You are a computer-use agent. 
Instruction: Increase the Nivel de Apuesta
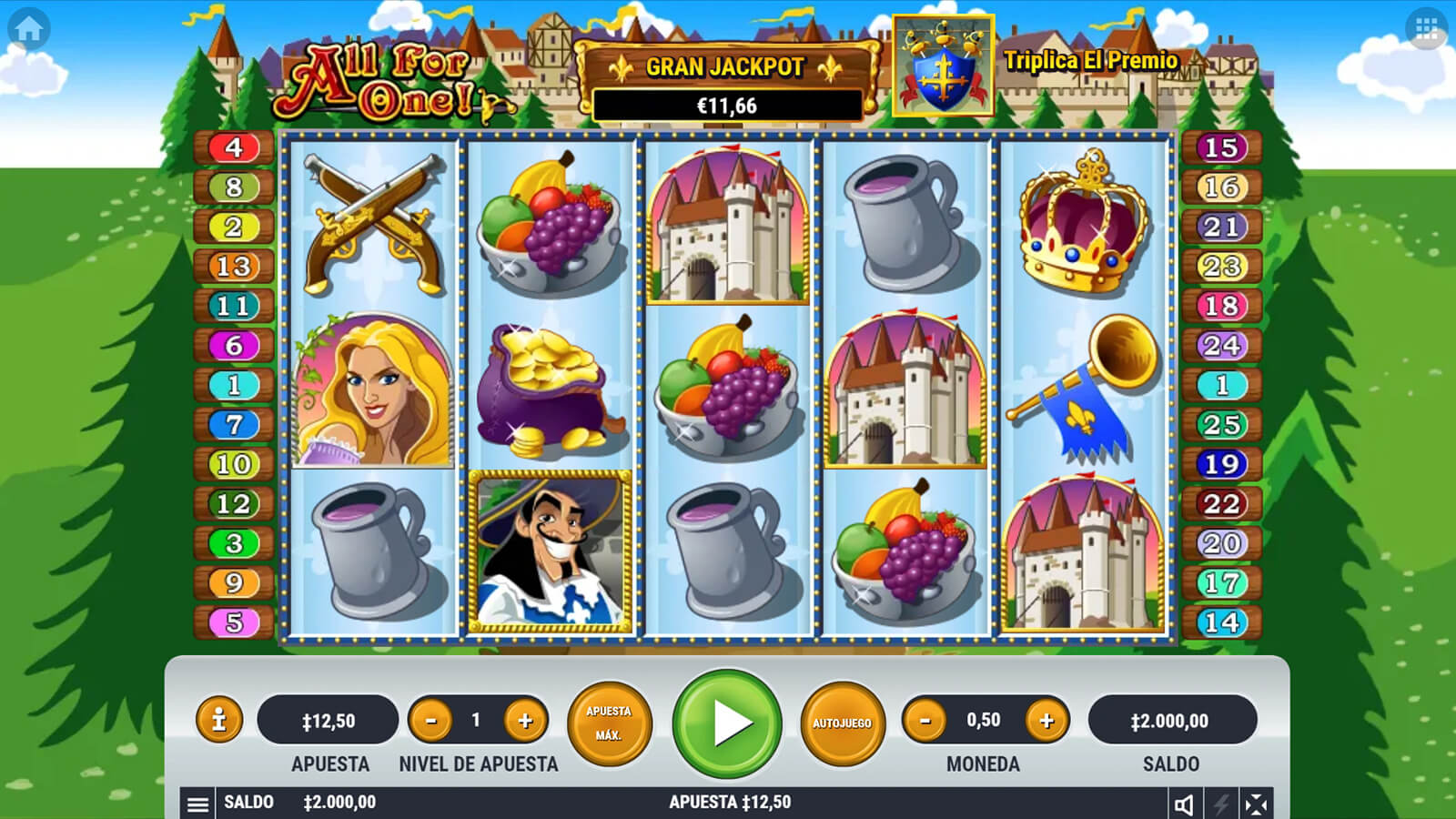[525, 721]
